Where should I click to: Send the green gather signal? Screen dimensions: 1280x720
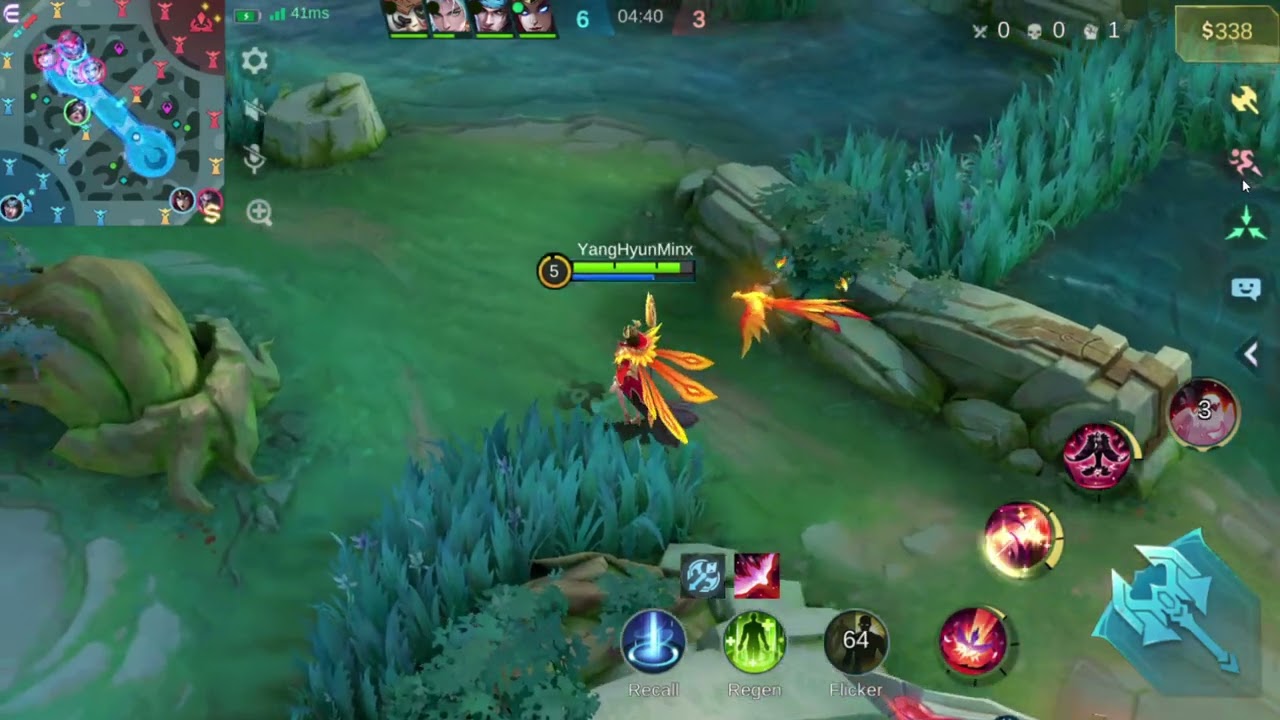click(1245, 224)
